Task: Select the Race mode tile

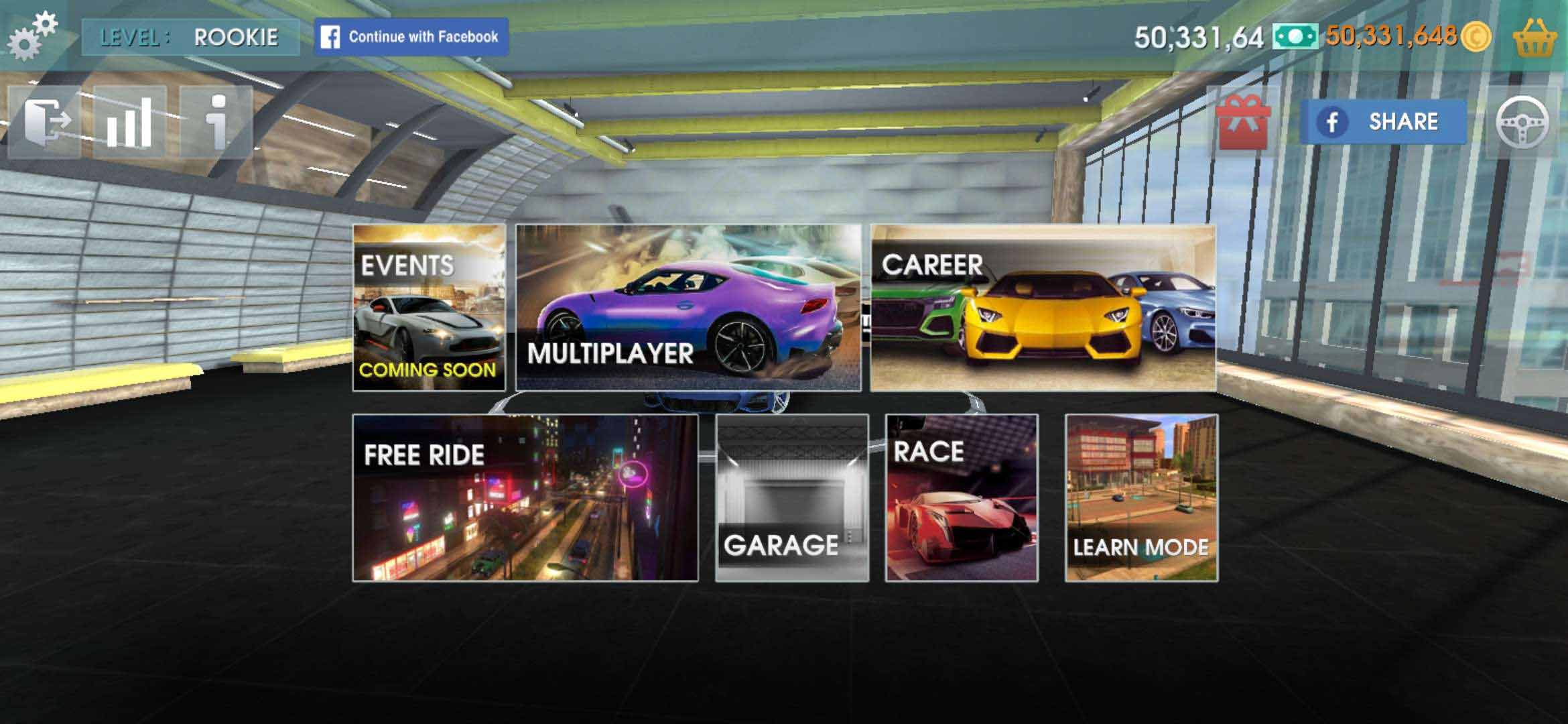Action: tap(962, 497)
